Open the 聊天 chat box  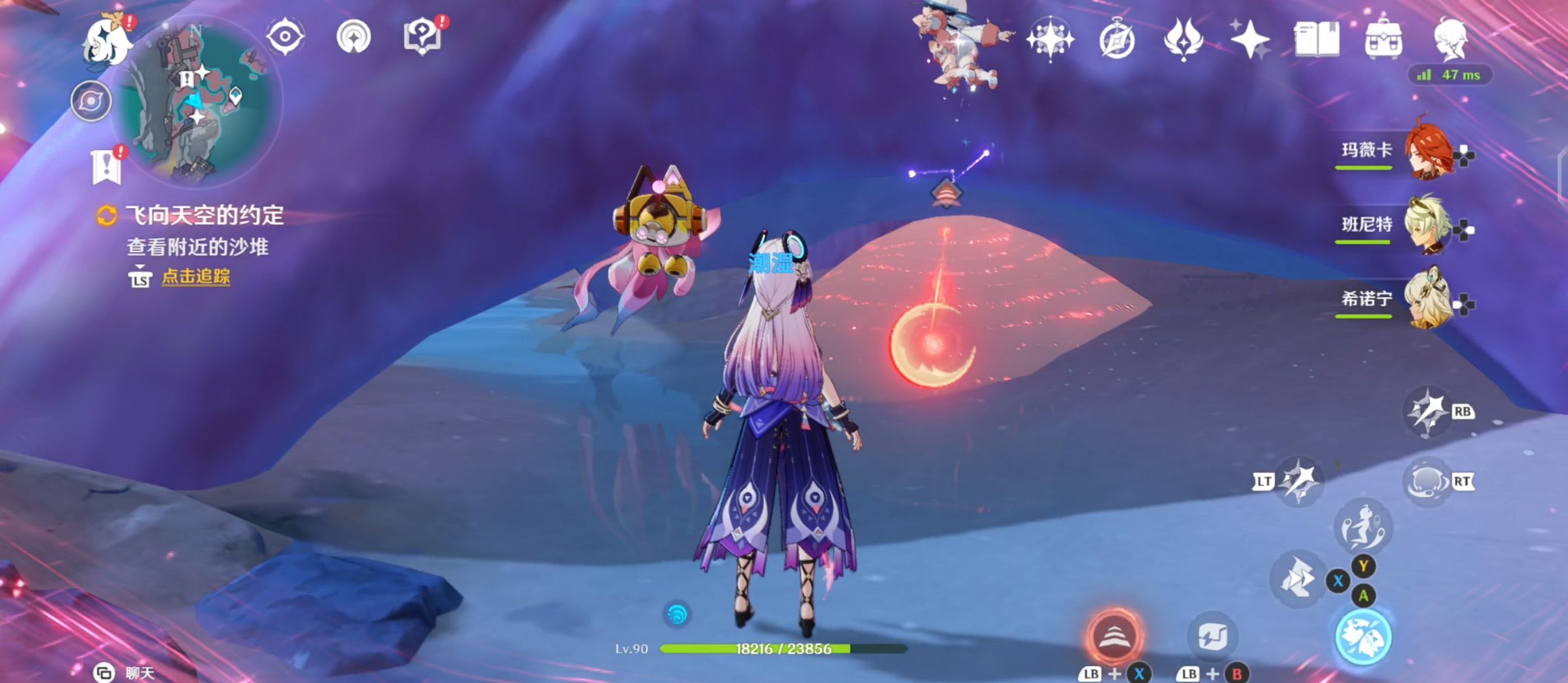[125, 673]
